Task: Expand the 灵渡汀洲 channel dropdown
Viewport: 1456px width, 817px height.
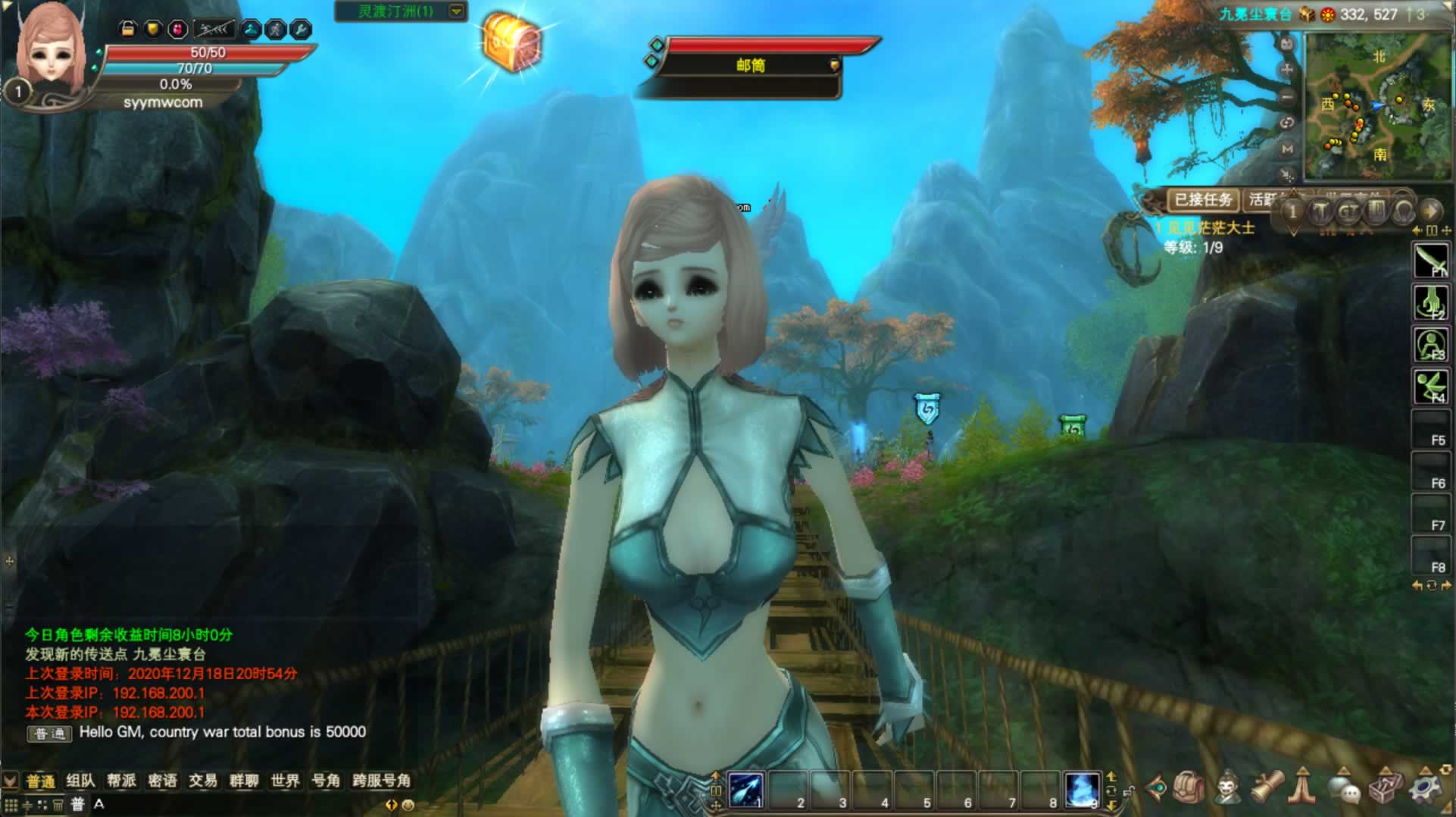Action: click(456, 11)
